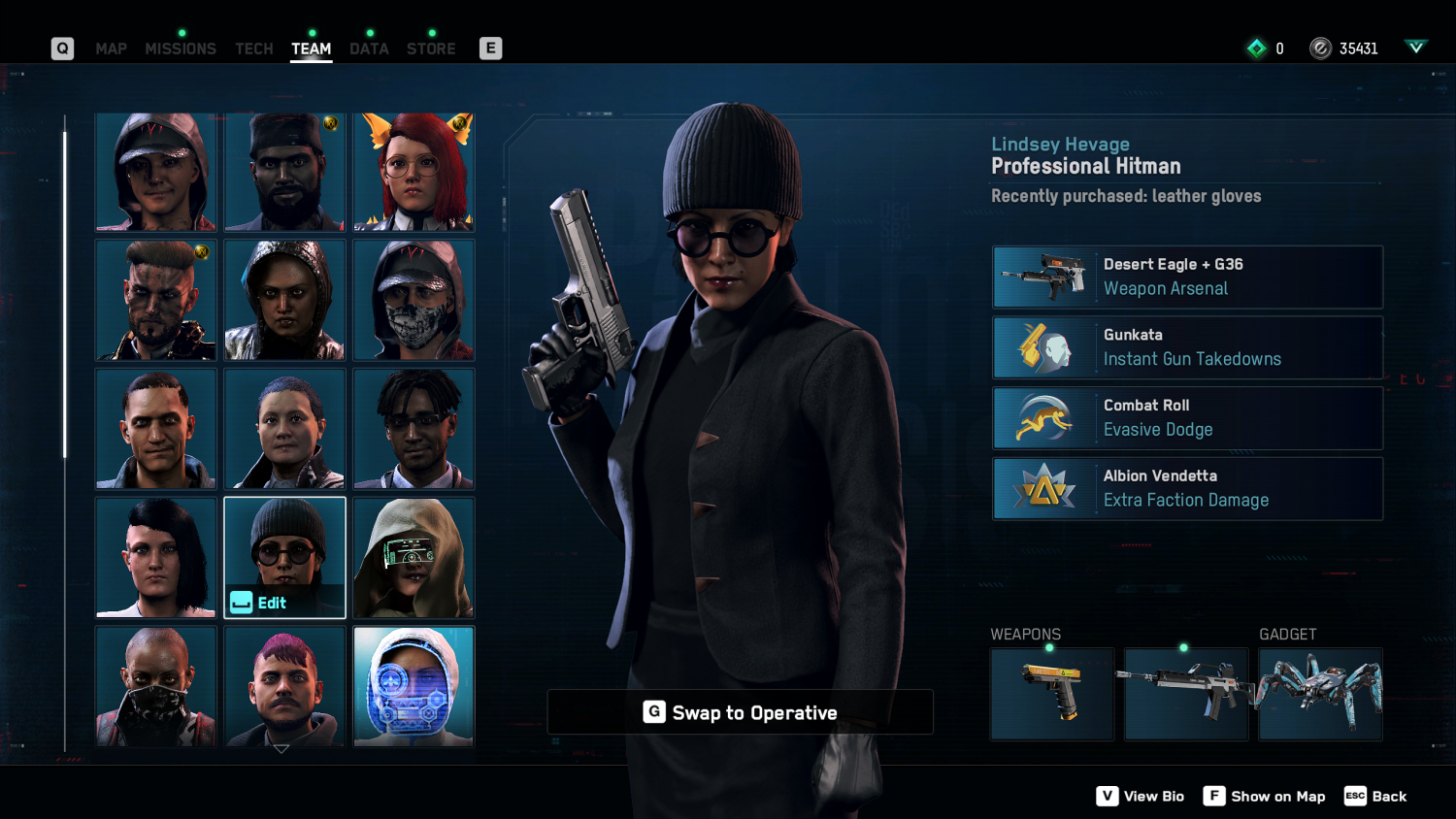Select the pink-haired mustached operative
Viewport: 1456px width, 819px height.
coord(284,686)
